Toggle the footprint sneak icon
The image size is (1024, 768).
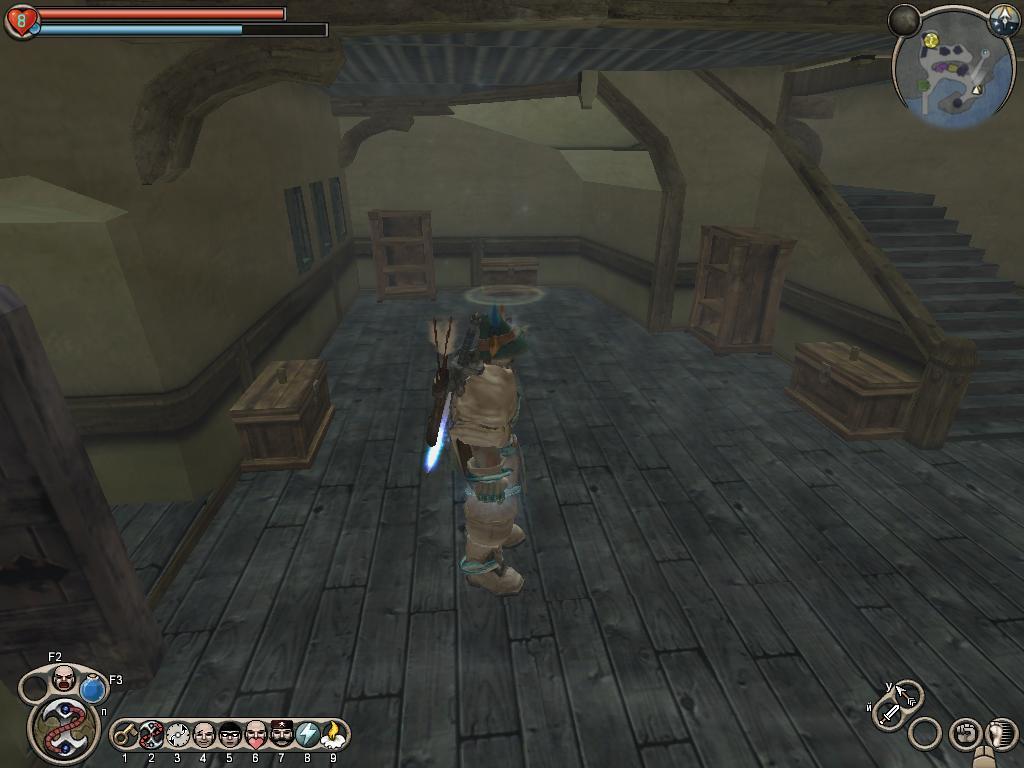(x=1000, y=734)
